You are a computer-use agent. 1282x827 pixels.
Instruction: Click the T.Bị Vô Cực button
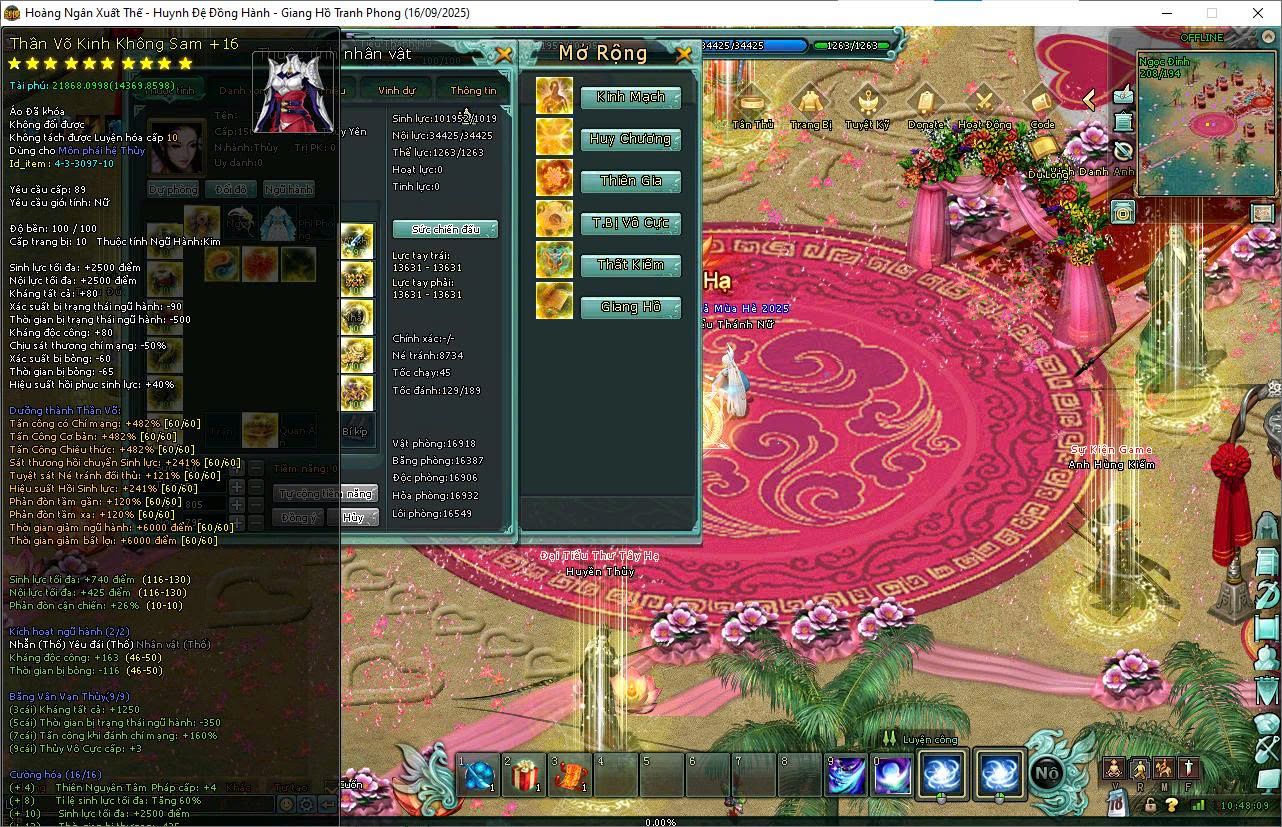[630, 223]
